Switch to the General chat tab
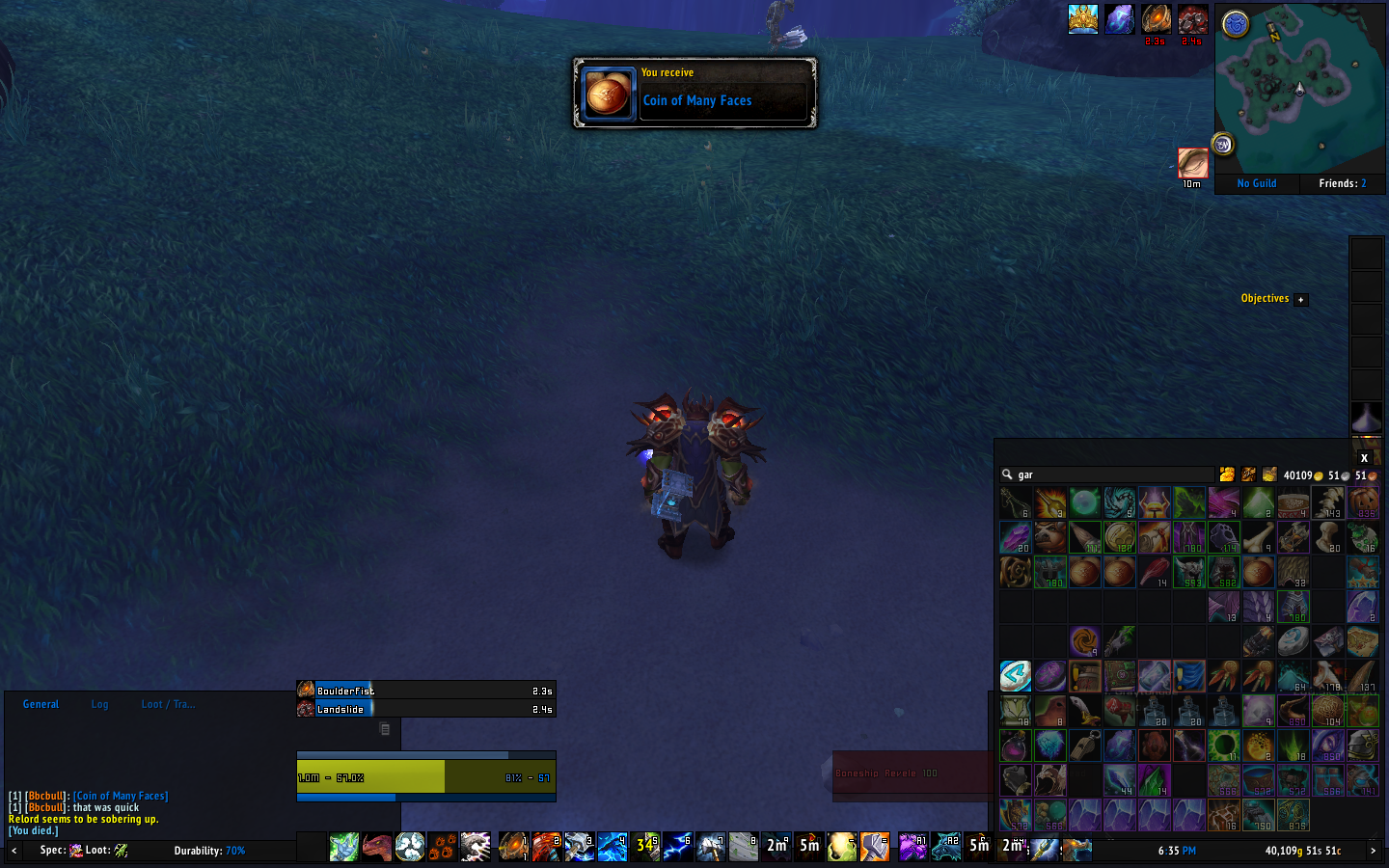1389x868 pixels. [41, 704]
